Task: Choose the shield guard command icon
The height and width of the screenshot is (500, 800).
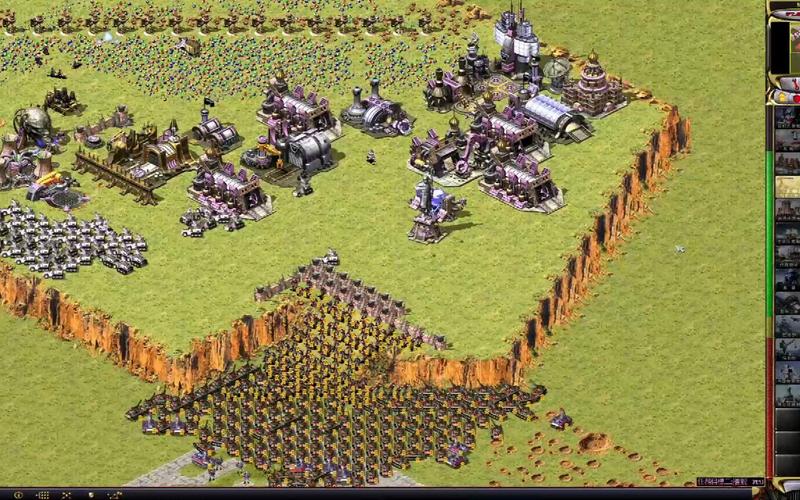Action: click(x=91, y=495)
